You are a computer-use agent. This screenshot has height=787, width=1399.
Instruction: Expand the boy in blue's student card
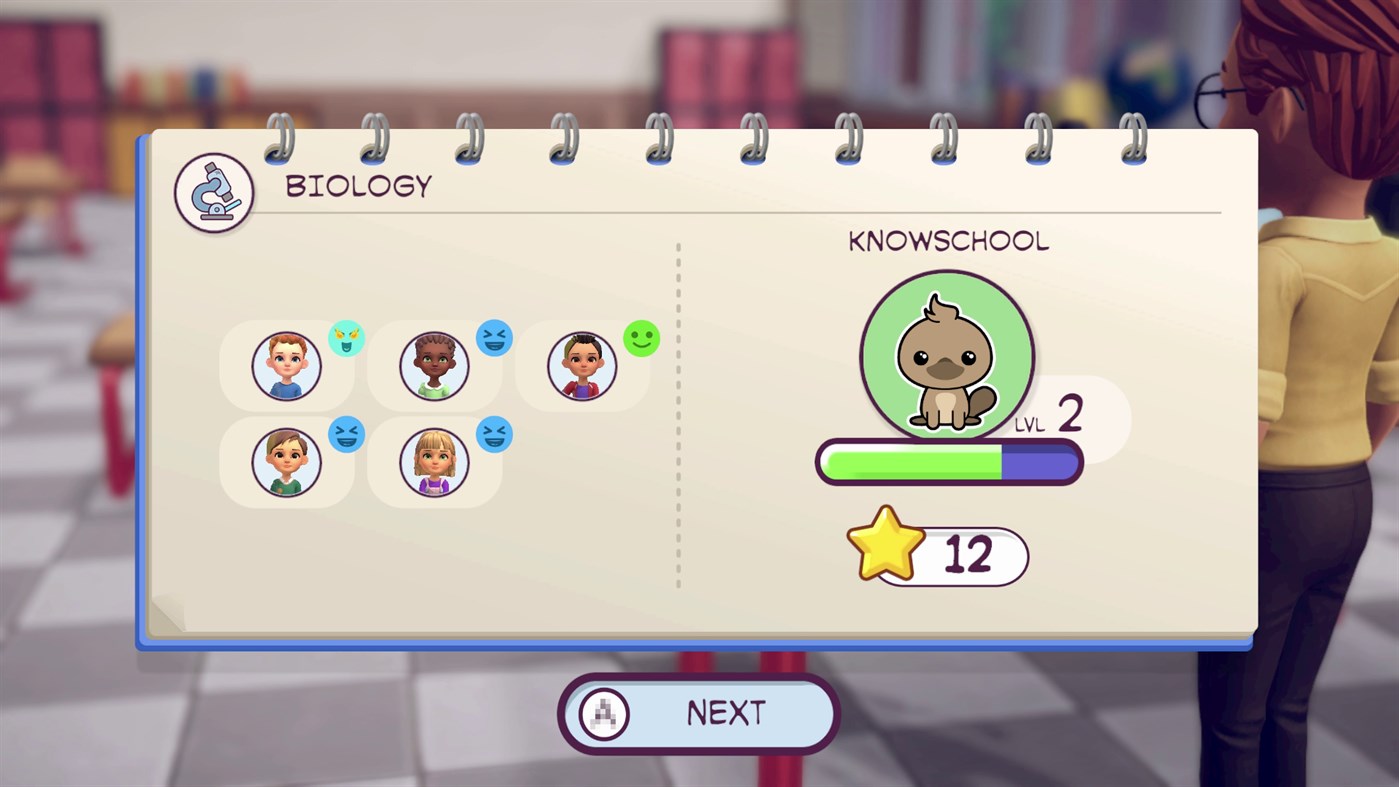pos(286,366)
